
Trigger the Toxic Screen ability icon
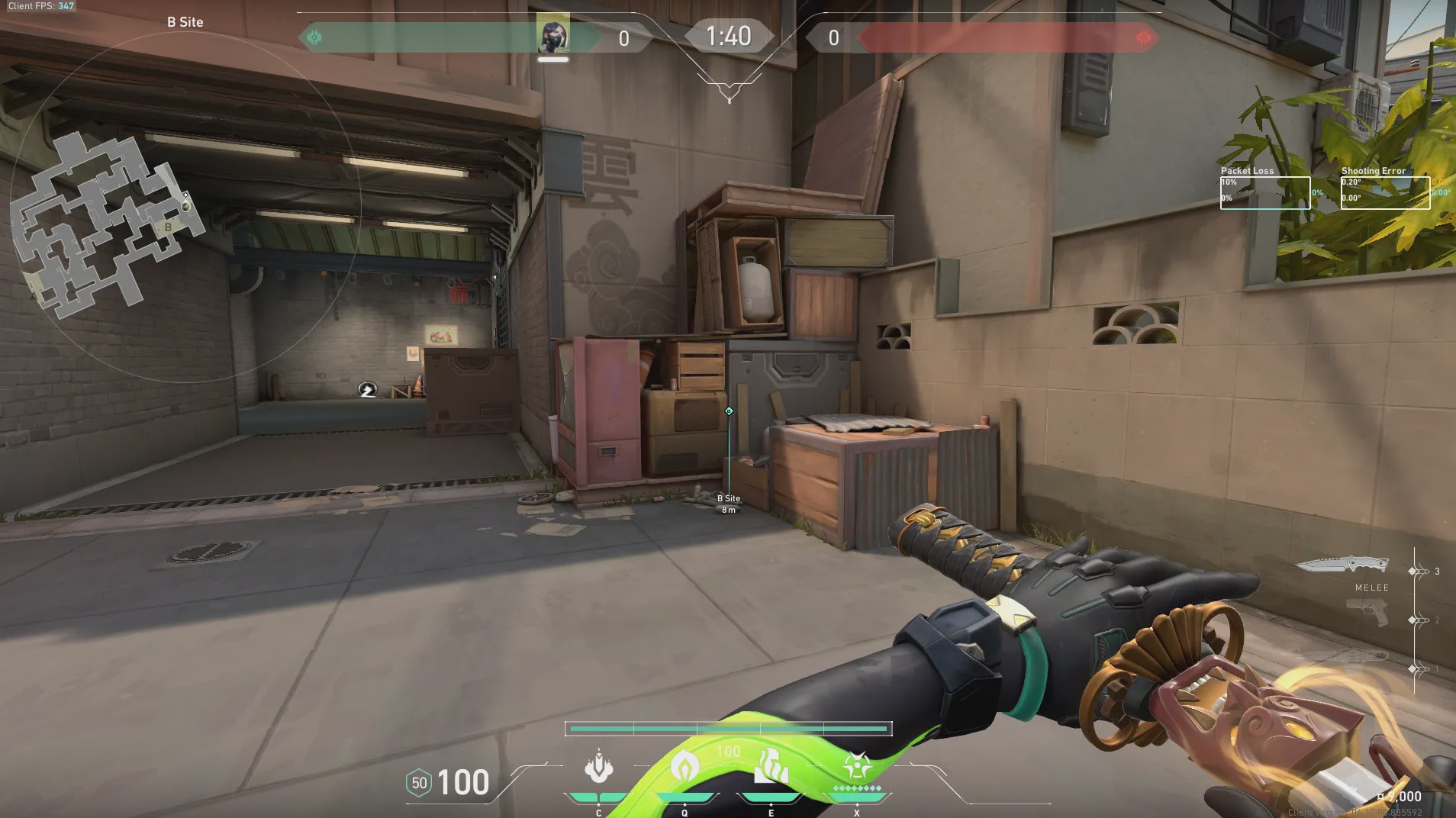coord(771,765)
